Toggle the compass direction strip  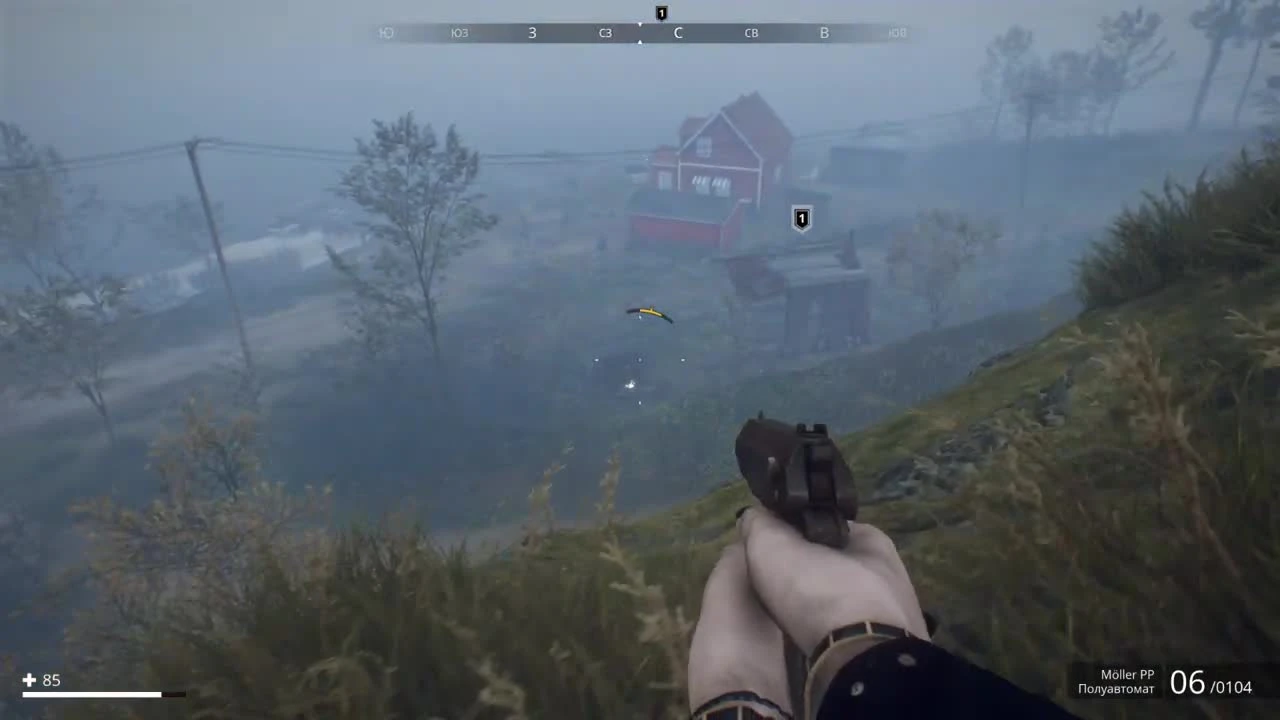click(640, 32)
